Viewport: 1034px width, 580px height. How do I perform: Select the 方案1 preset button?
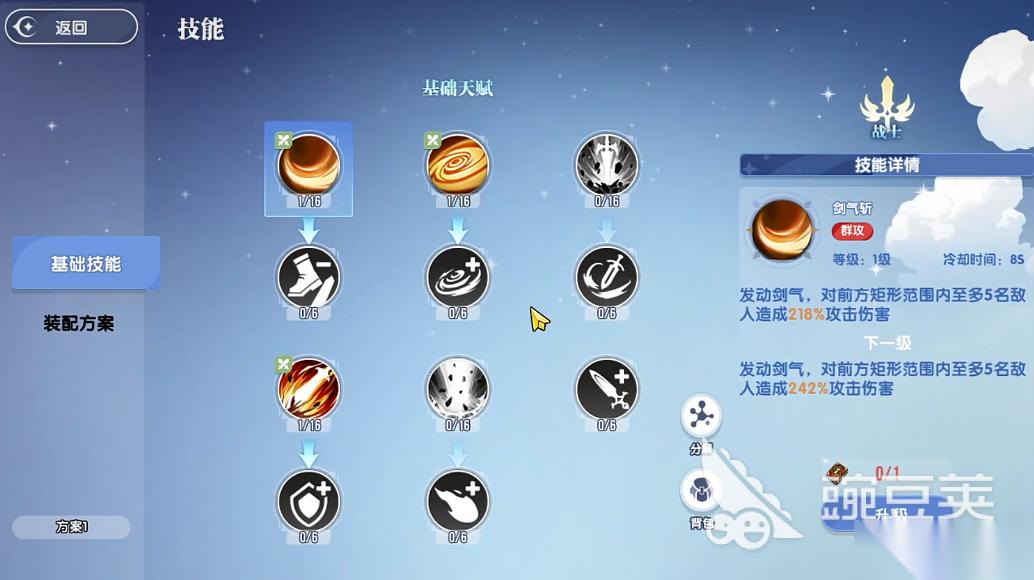click(71, 527)
